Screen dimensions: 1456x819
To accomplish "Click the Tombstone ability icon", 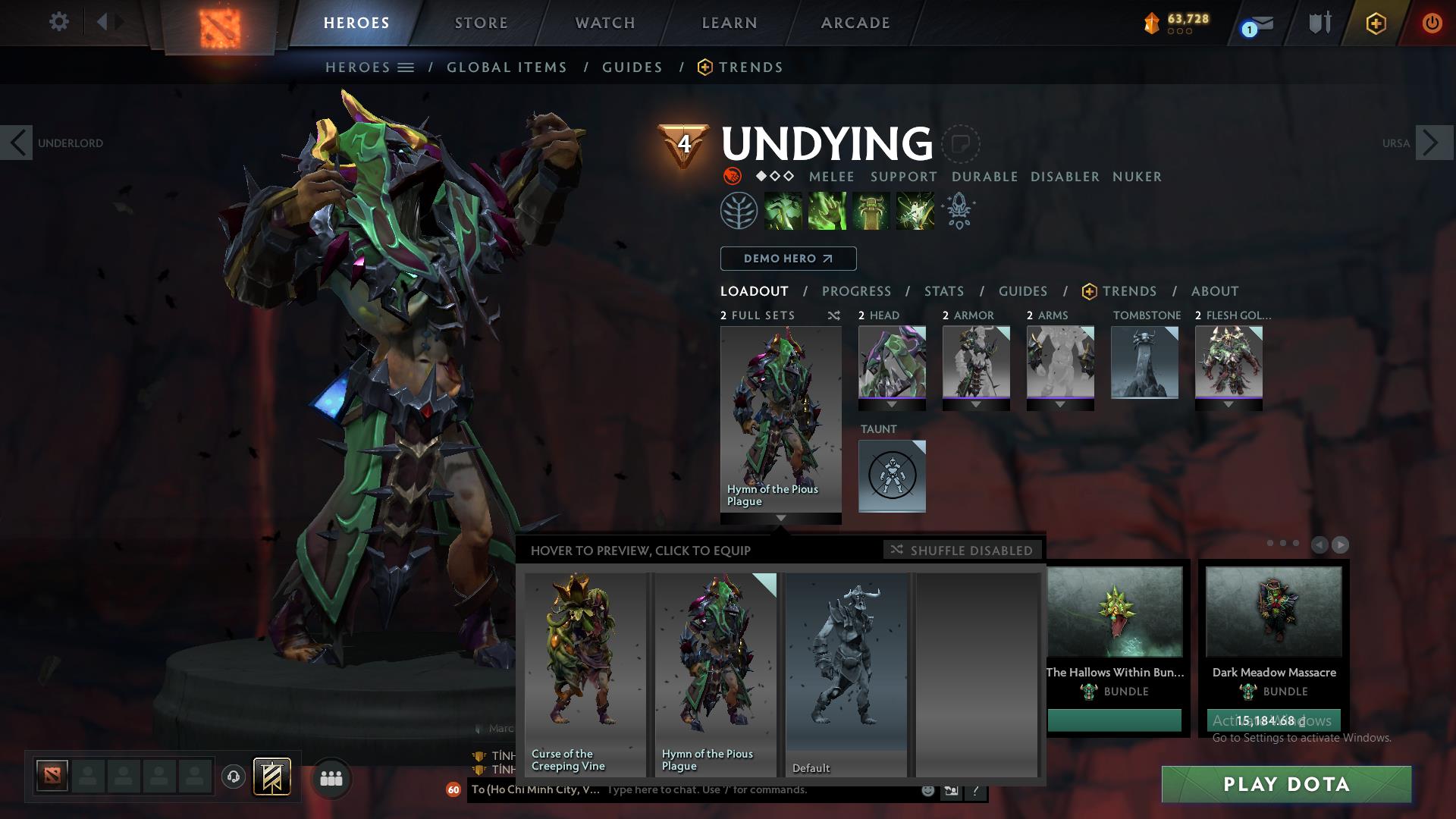I will [x=871, y=211].
